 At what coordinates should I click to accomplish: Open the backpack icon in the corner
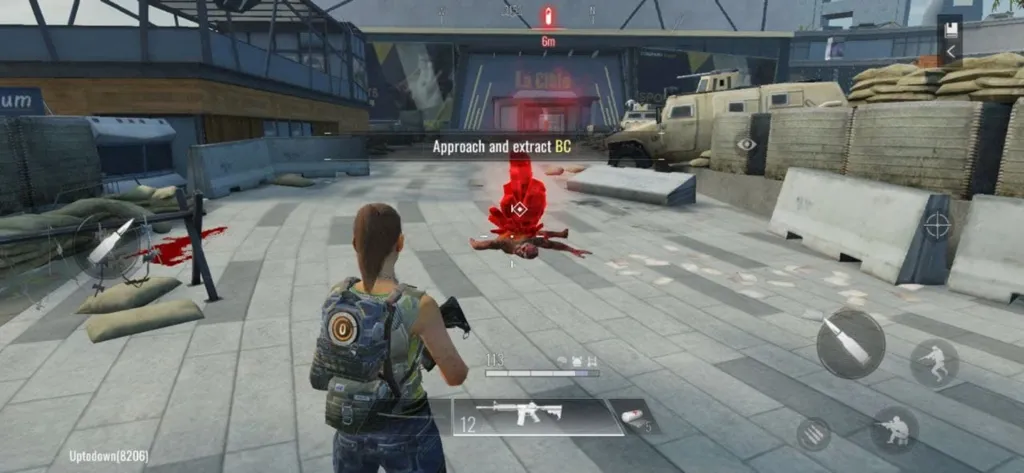pyautogui.click(x=950, y=28)
